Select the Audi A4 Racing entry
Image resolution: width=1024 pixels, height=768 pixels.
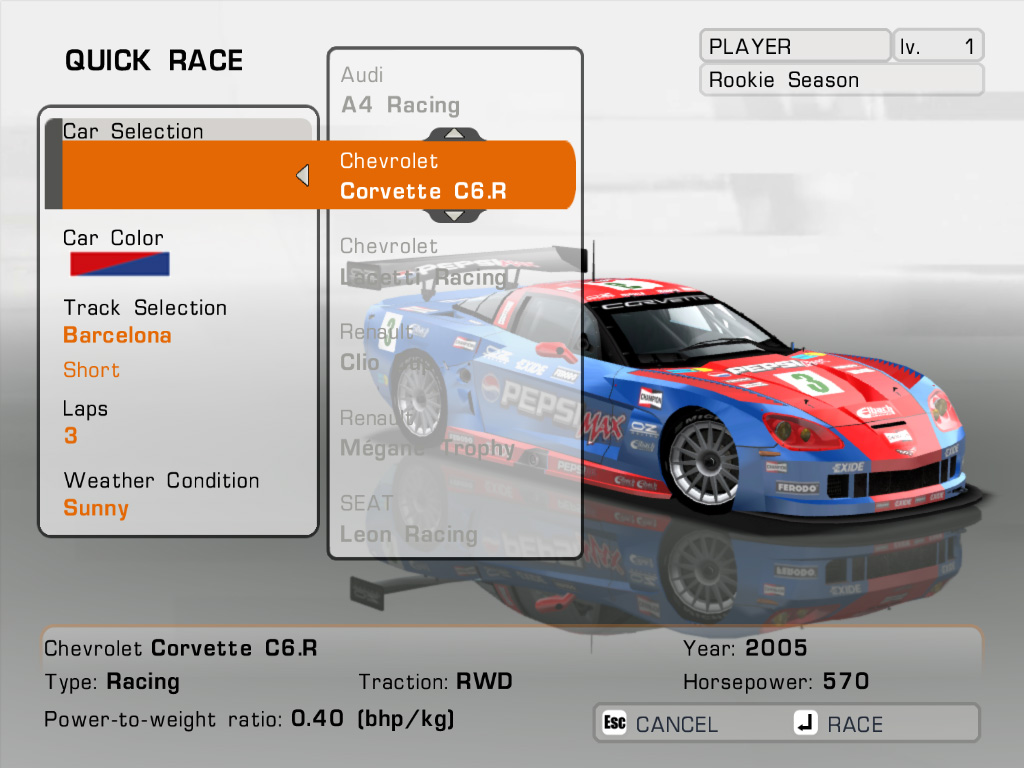click(x=400, y=91)
